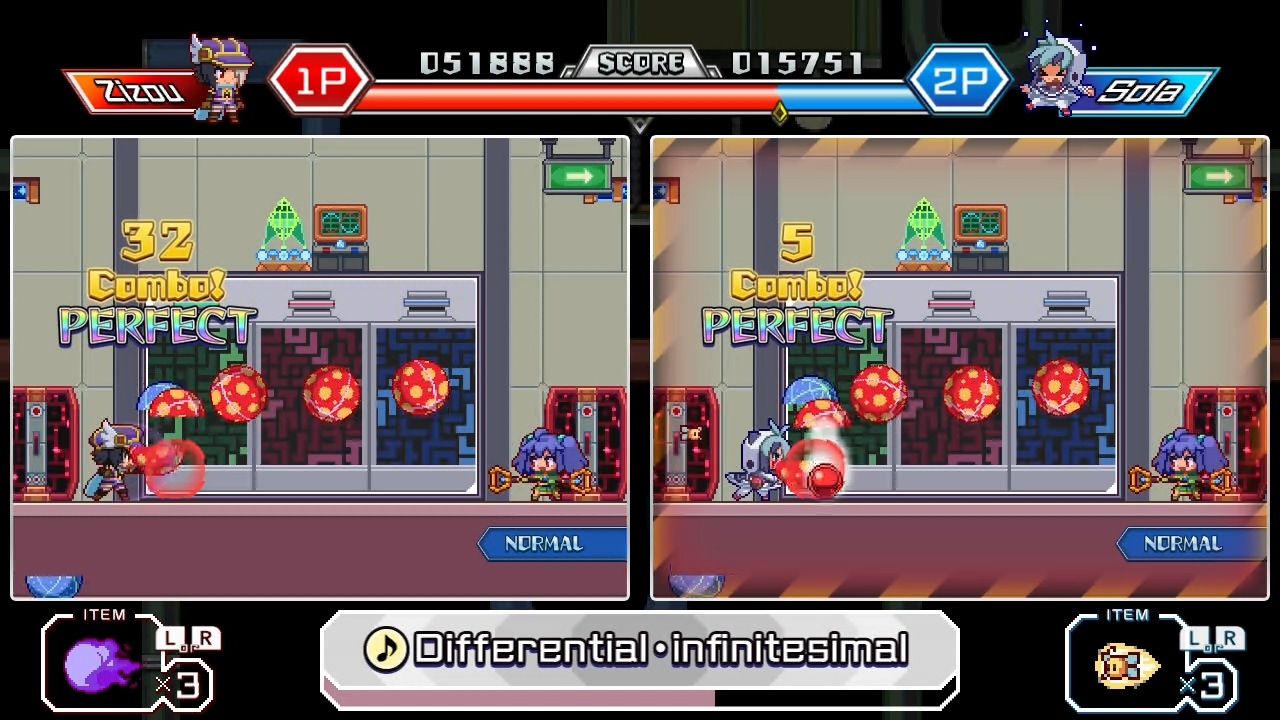
Task: Toggle the L shoulder button indicator
Action: 172,638
